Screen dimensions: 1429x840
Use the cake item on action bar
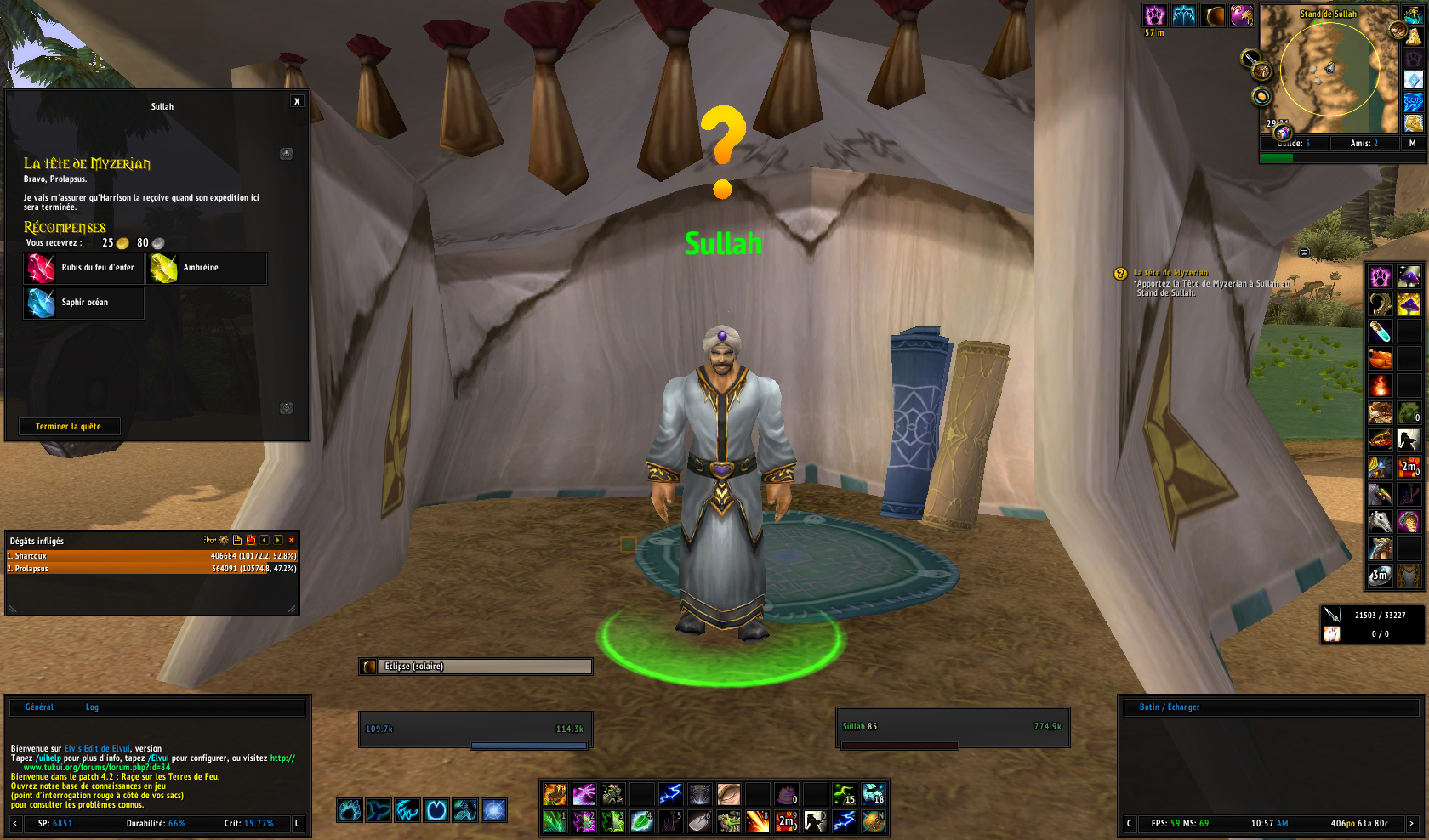(787, 794)
